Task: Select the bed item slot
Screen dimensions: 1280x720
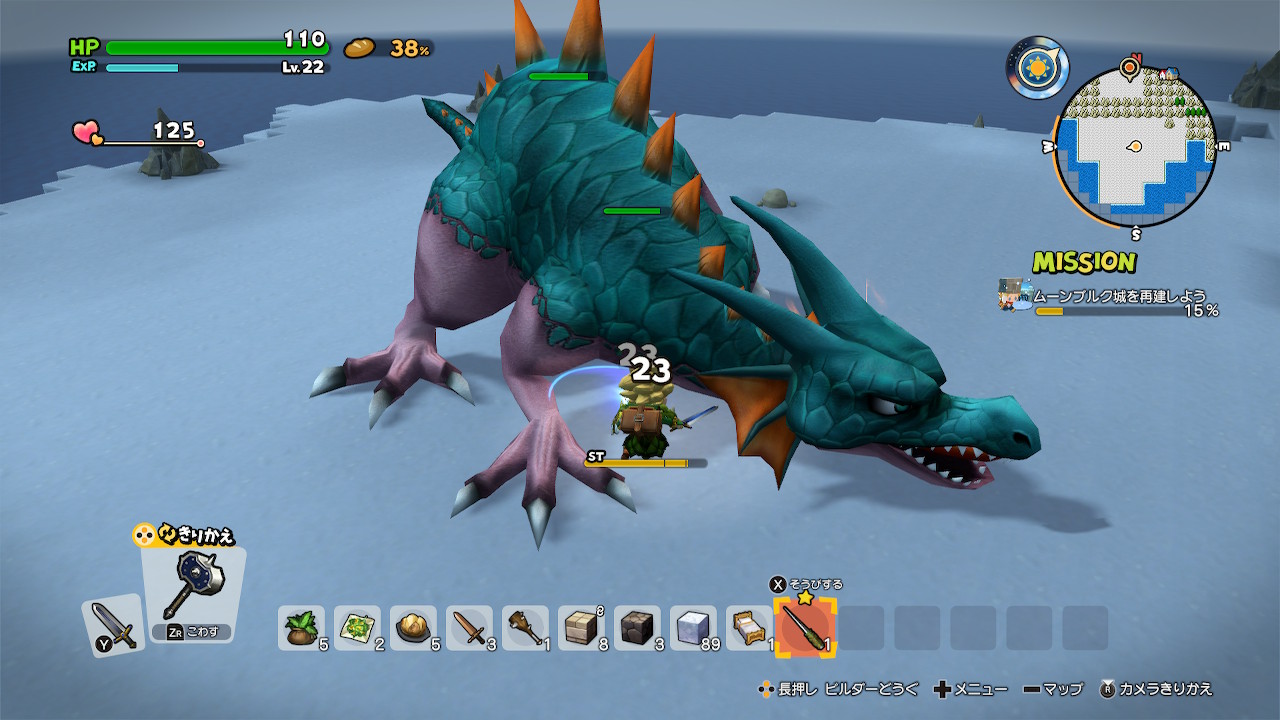Action: [x=748, y=627]
